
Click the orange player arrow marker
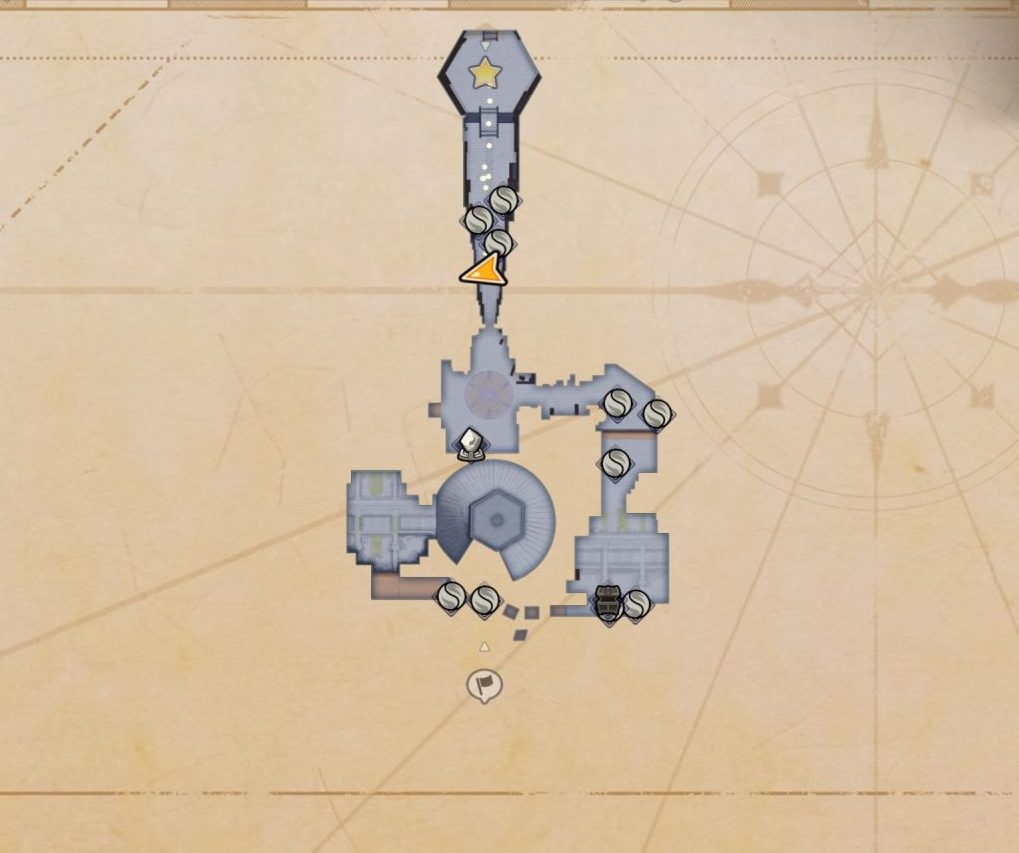(484, 271)
